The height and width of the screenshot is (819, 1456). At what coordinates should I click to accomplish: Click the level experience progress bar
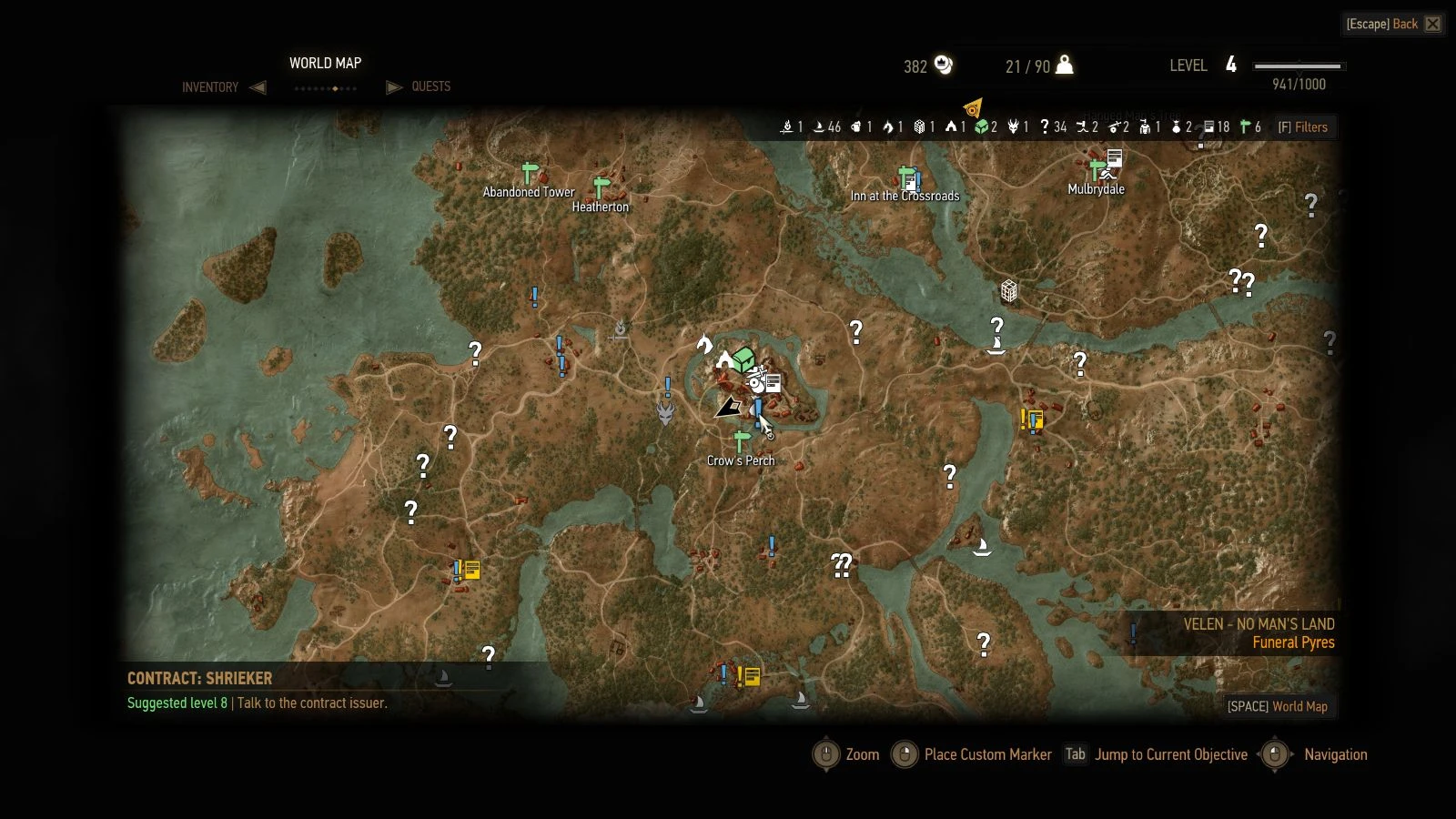tap(1299, 66)
